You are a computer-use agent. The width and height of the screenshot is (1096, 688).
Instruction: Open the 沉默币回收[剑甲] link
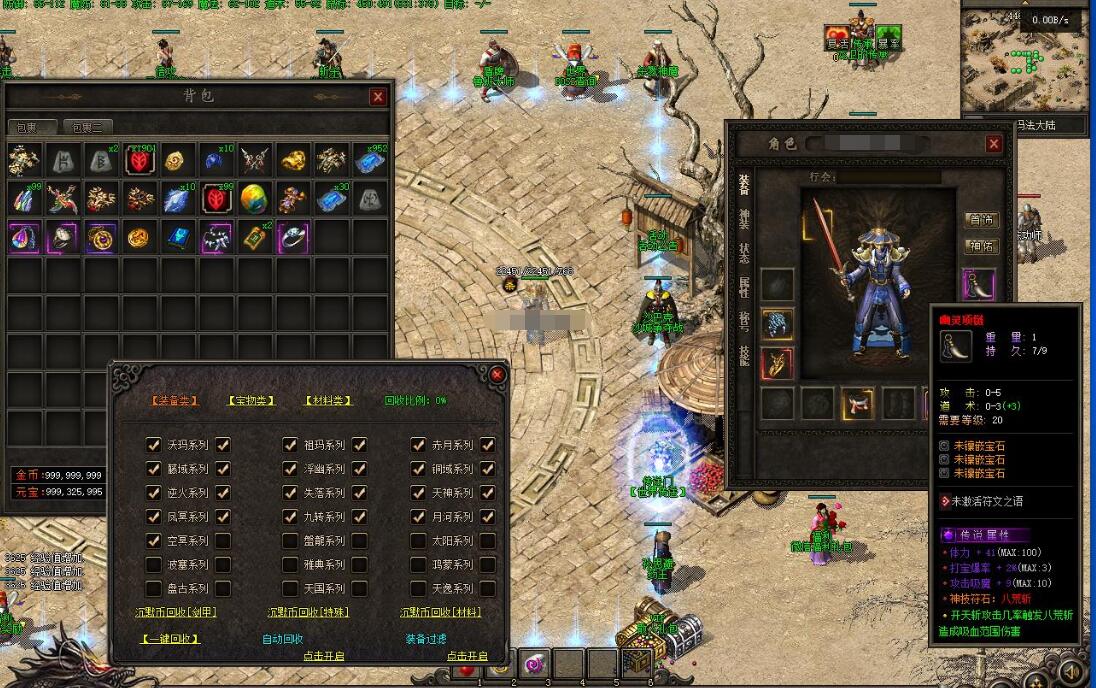[x=175, y=612]
